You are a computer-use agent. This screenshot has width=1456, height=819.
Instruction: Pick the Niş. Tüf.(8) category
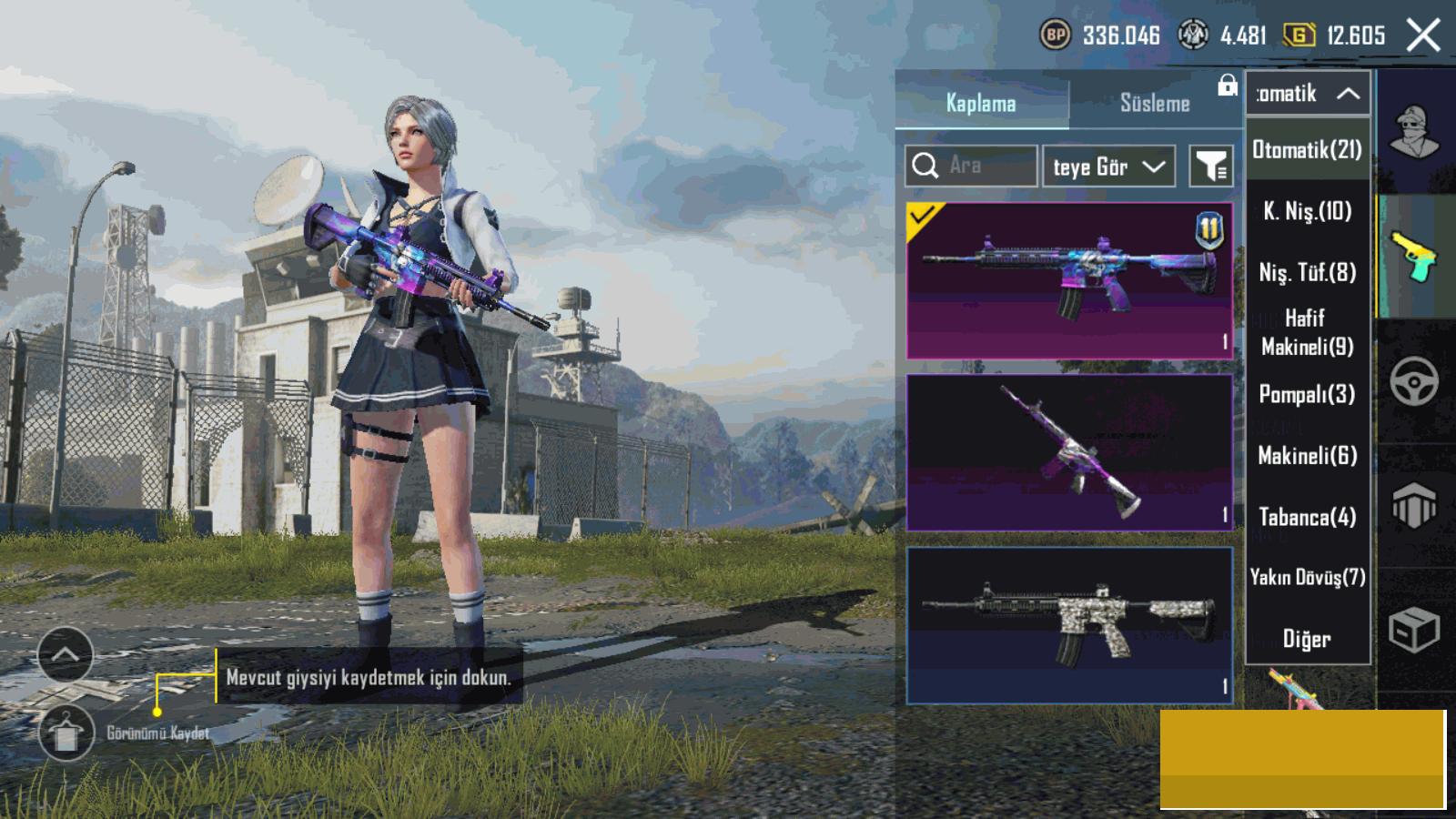point(1308,272)
